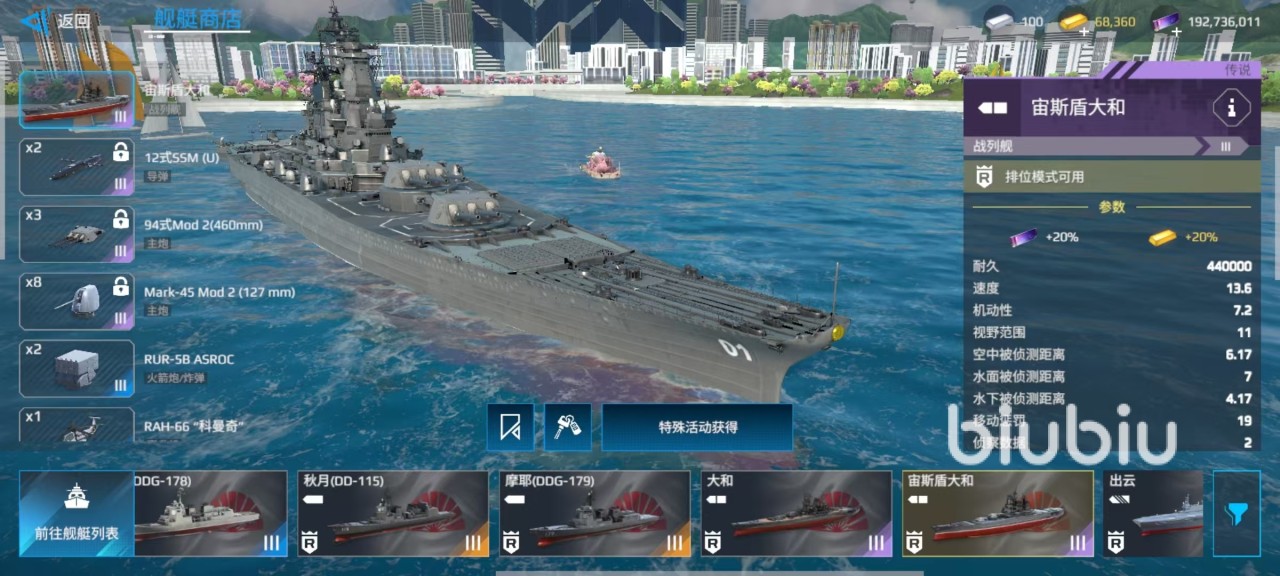
Task: Add more gold via the gold bar icon
Action: click(1074, 23)
